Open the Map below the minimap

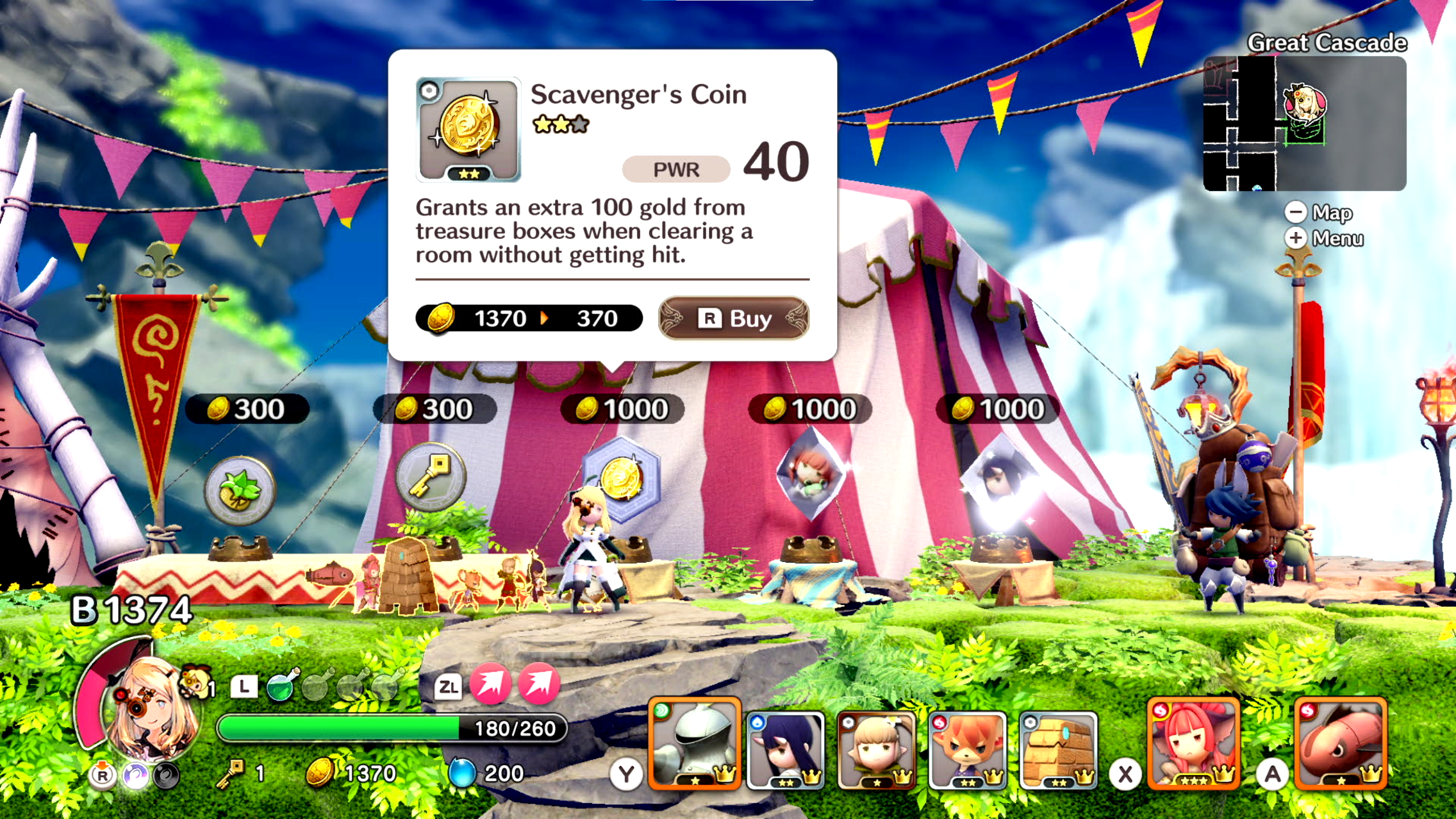tap(1319, 212)
